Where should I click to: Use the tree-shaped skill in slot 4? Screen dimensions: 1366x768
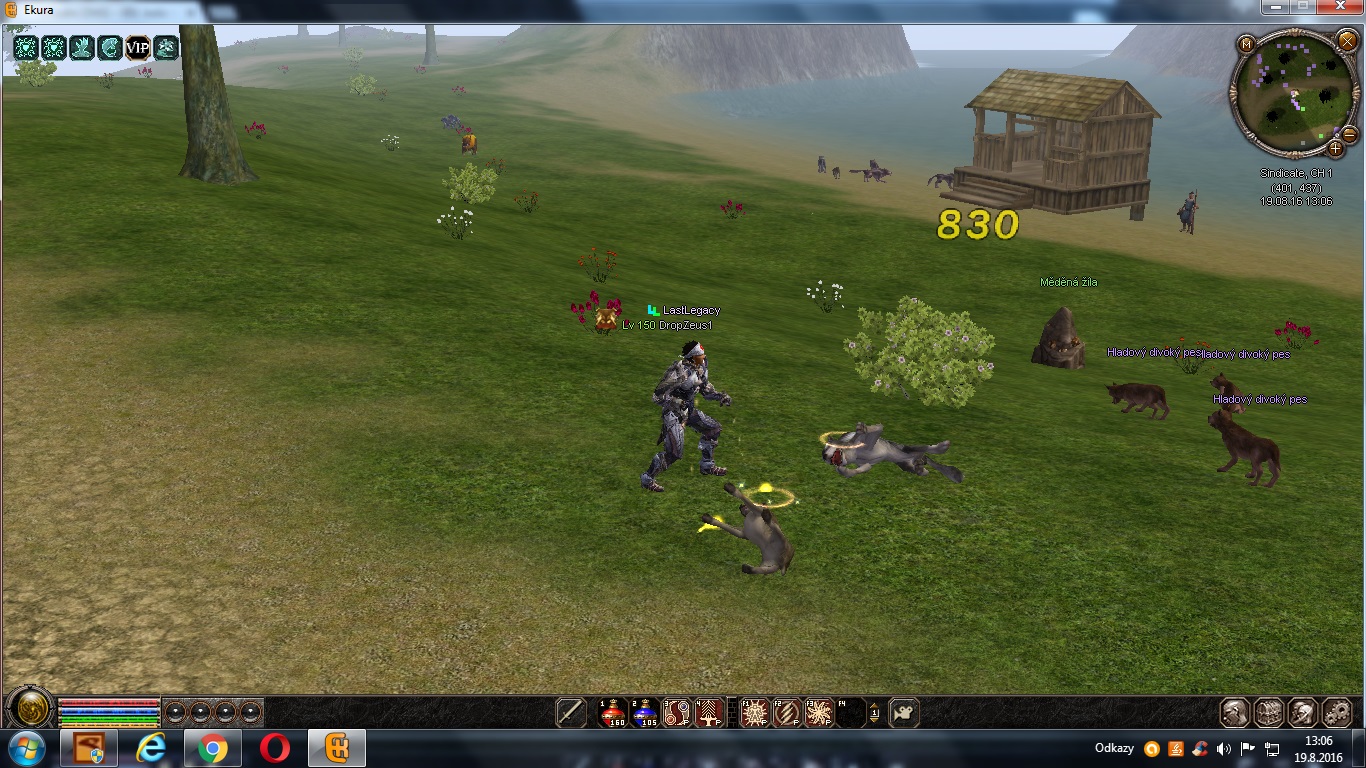pos(709,712)
